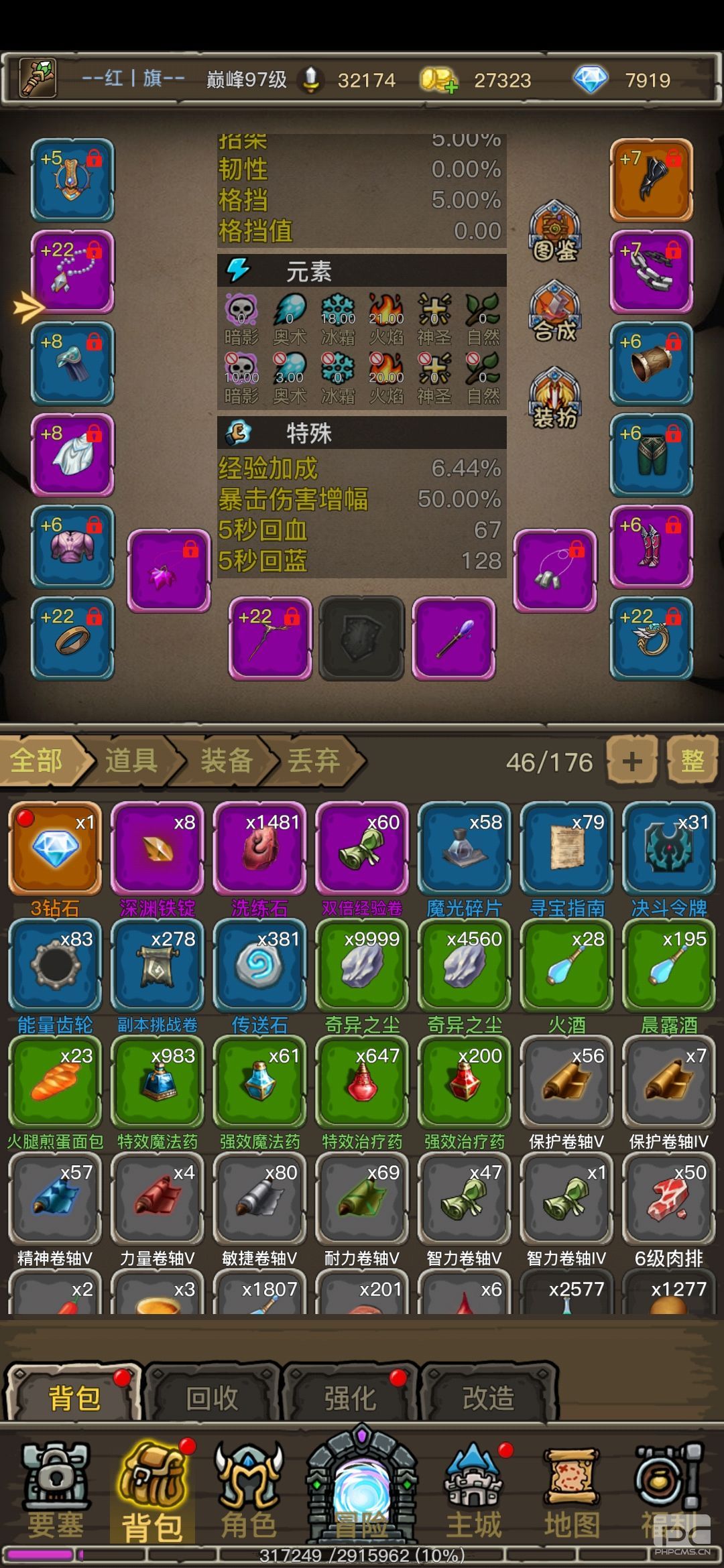Select the 丢弃 discard tab

point(314,761)
